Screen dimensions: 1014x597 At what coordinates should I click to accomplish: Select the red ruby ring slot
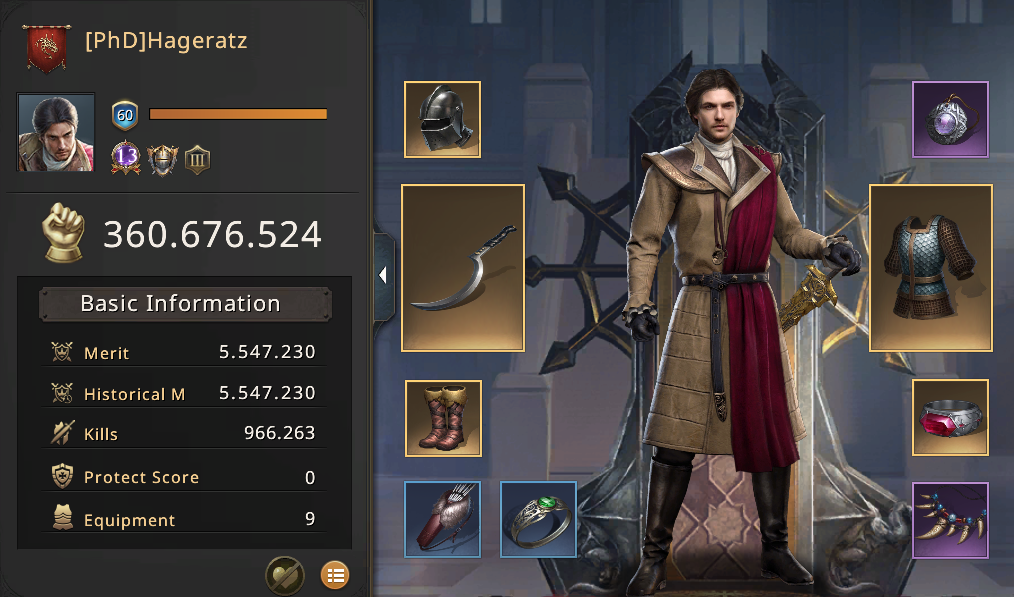pyautogui.click(x=950, y=417)
